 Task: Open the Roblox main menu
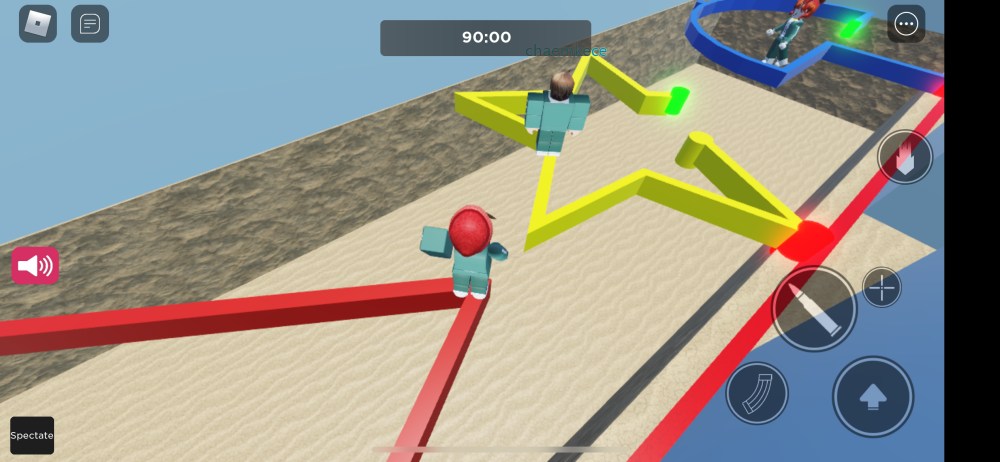click(x=38, y=24)
